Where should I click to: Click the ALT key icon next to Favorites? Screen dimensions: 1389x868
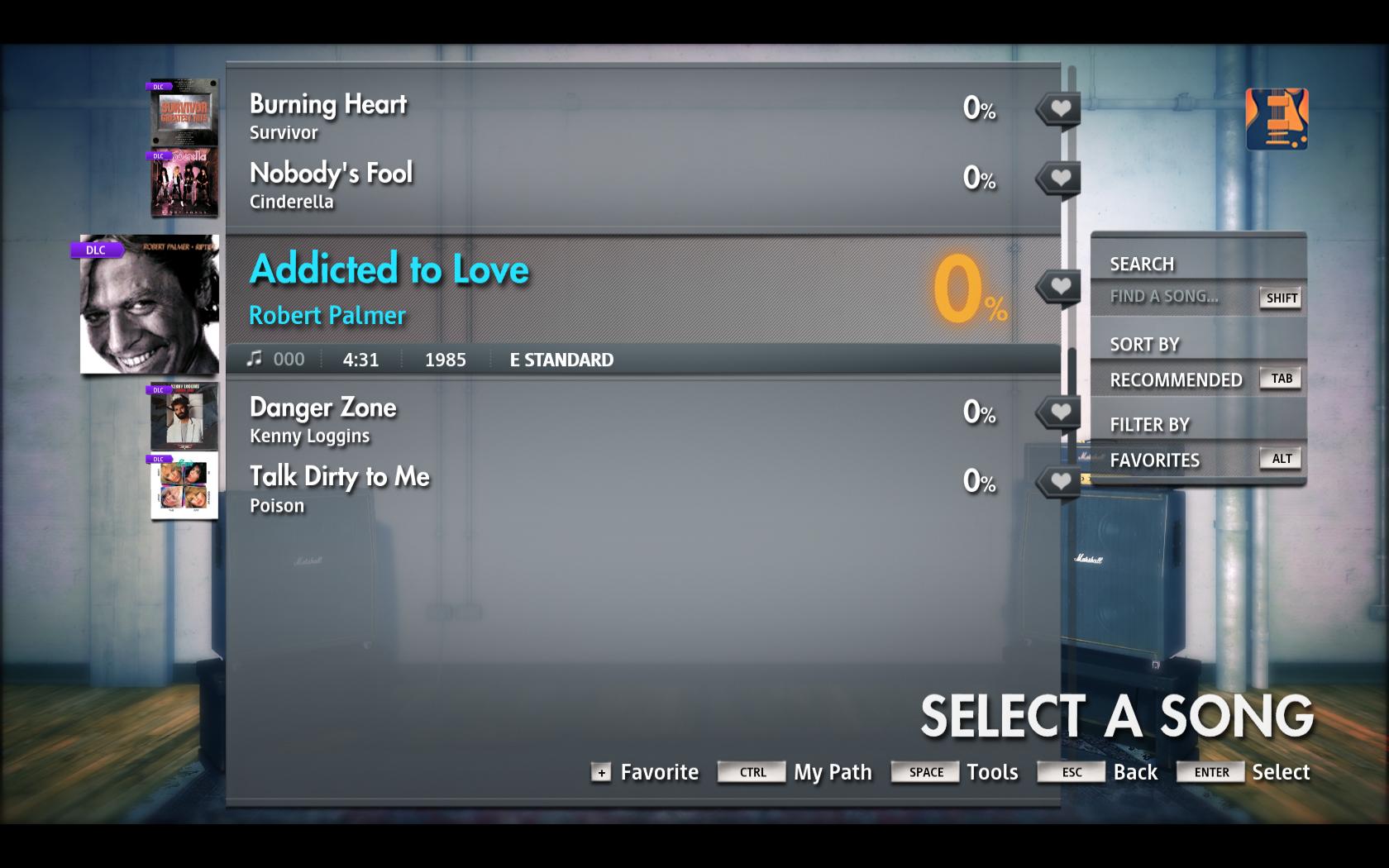coord(1280,458)
